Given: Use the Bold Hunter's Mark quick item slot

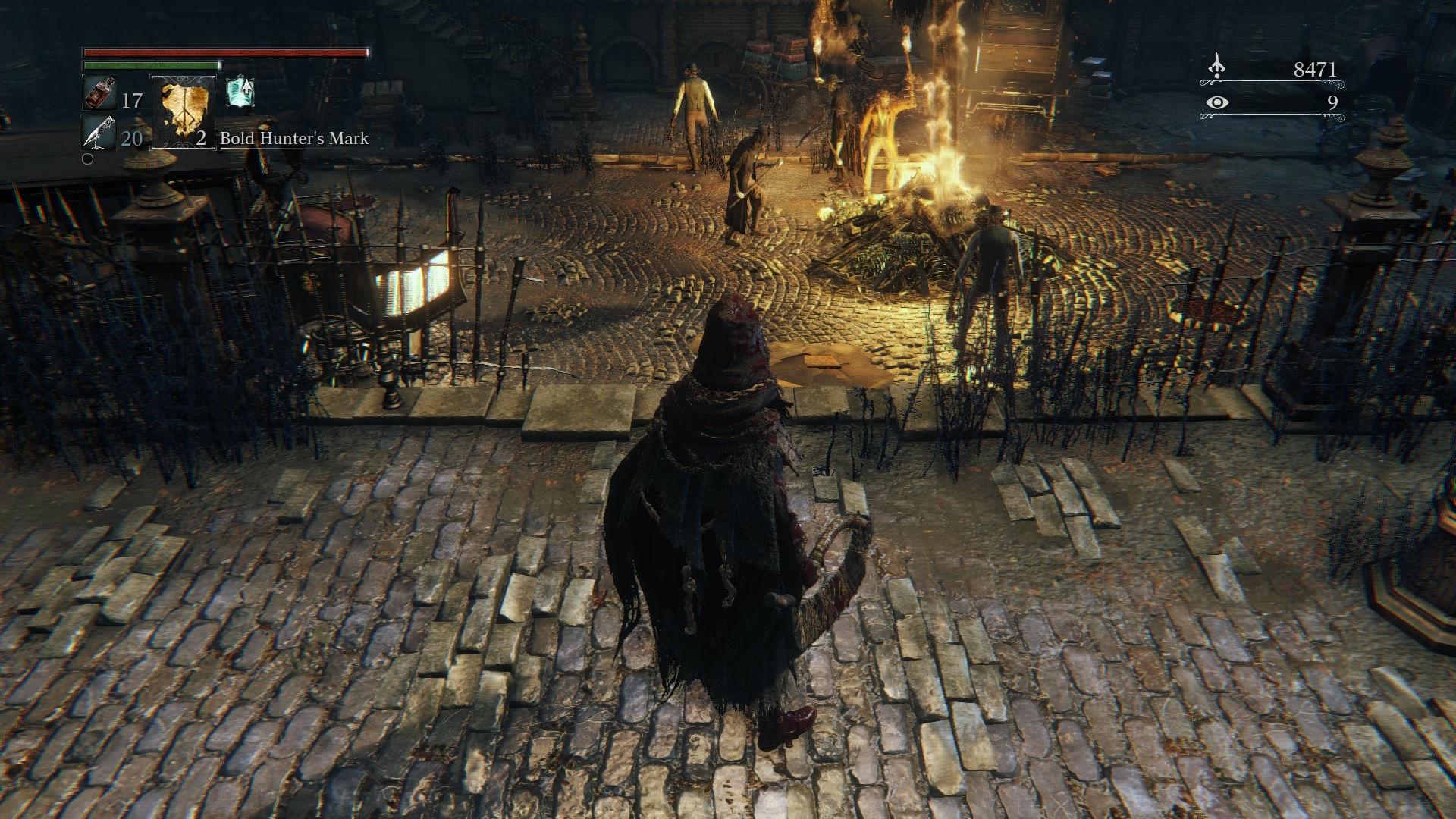Looking at the screenshot, I should (183, 112).
